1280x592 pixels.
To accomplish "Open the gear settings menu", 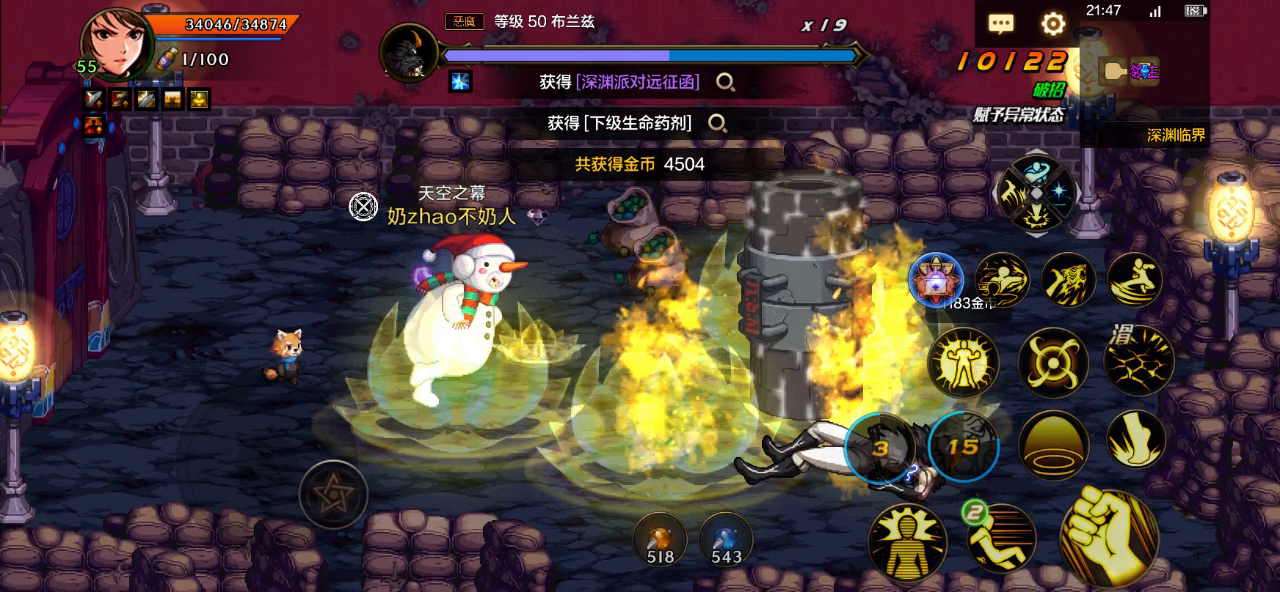I will [1053, 24].
